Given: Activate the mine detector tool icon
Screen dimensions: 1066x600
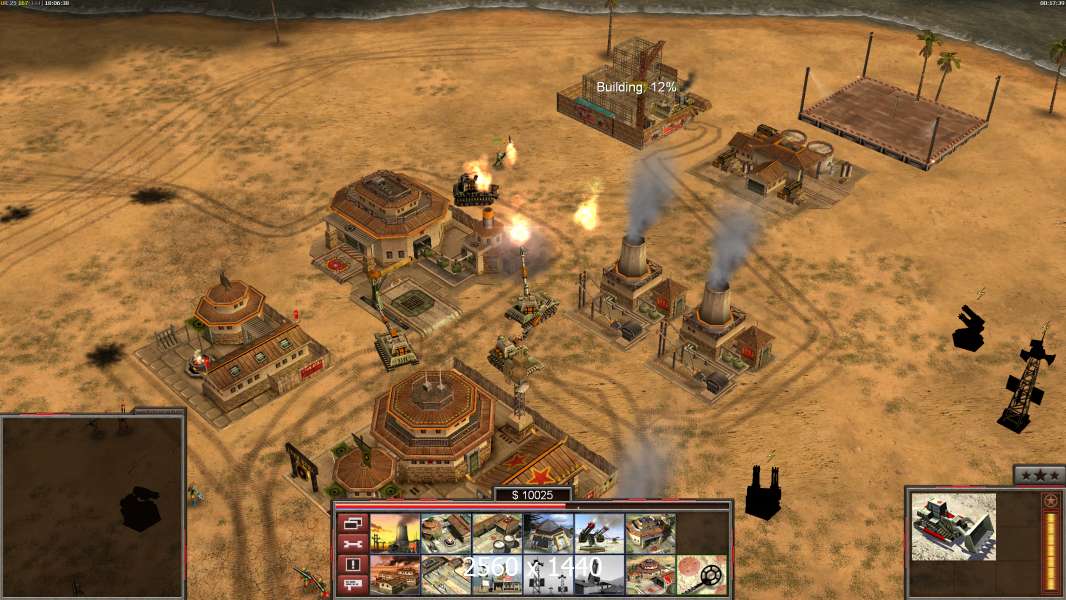Looking at the screenshot, I should click(701, 575).
